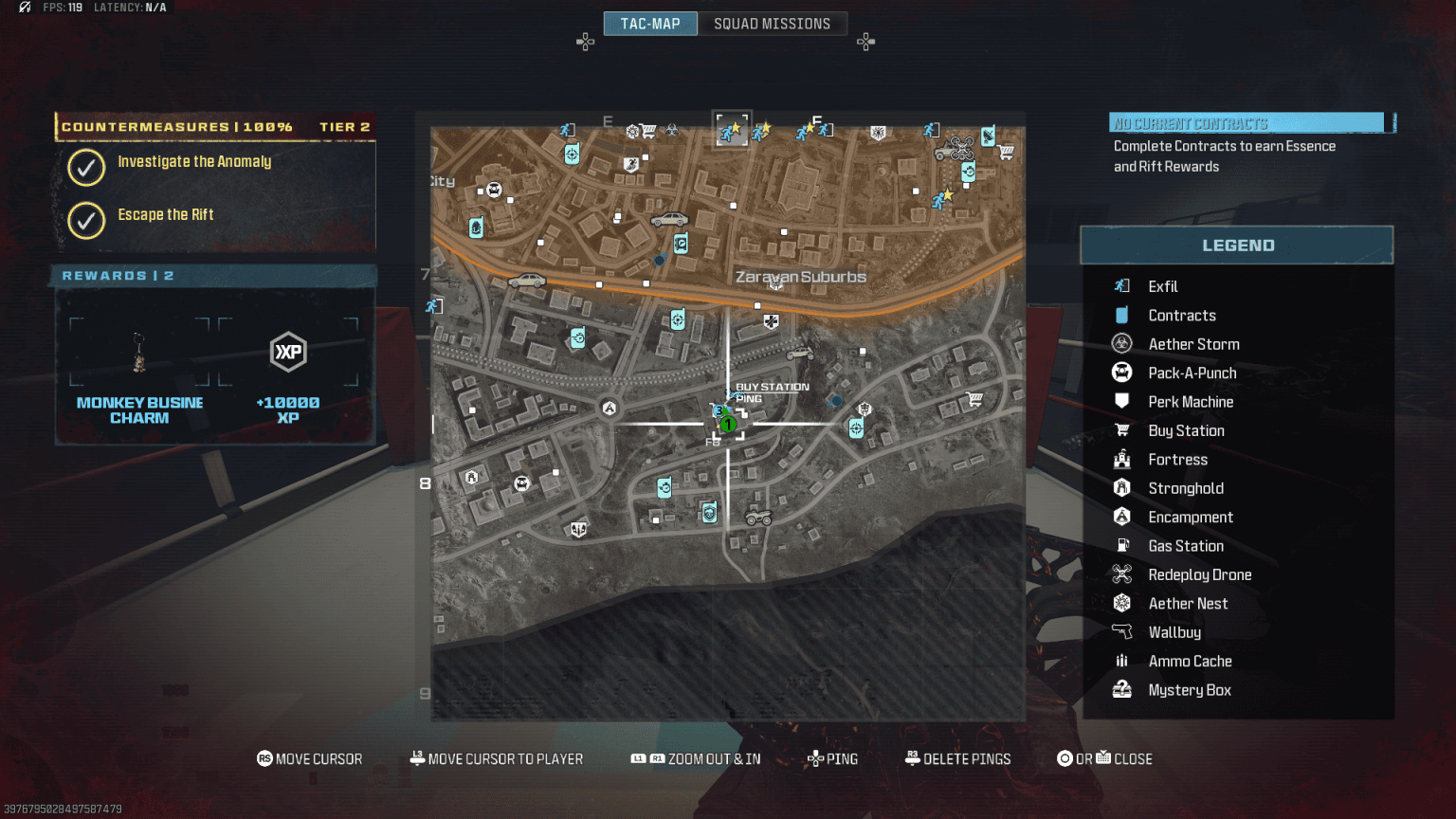Switch to the Squad Missions tab
This screenshot has height=819, width=1456.
[772, 24]
